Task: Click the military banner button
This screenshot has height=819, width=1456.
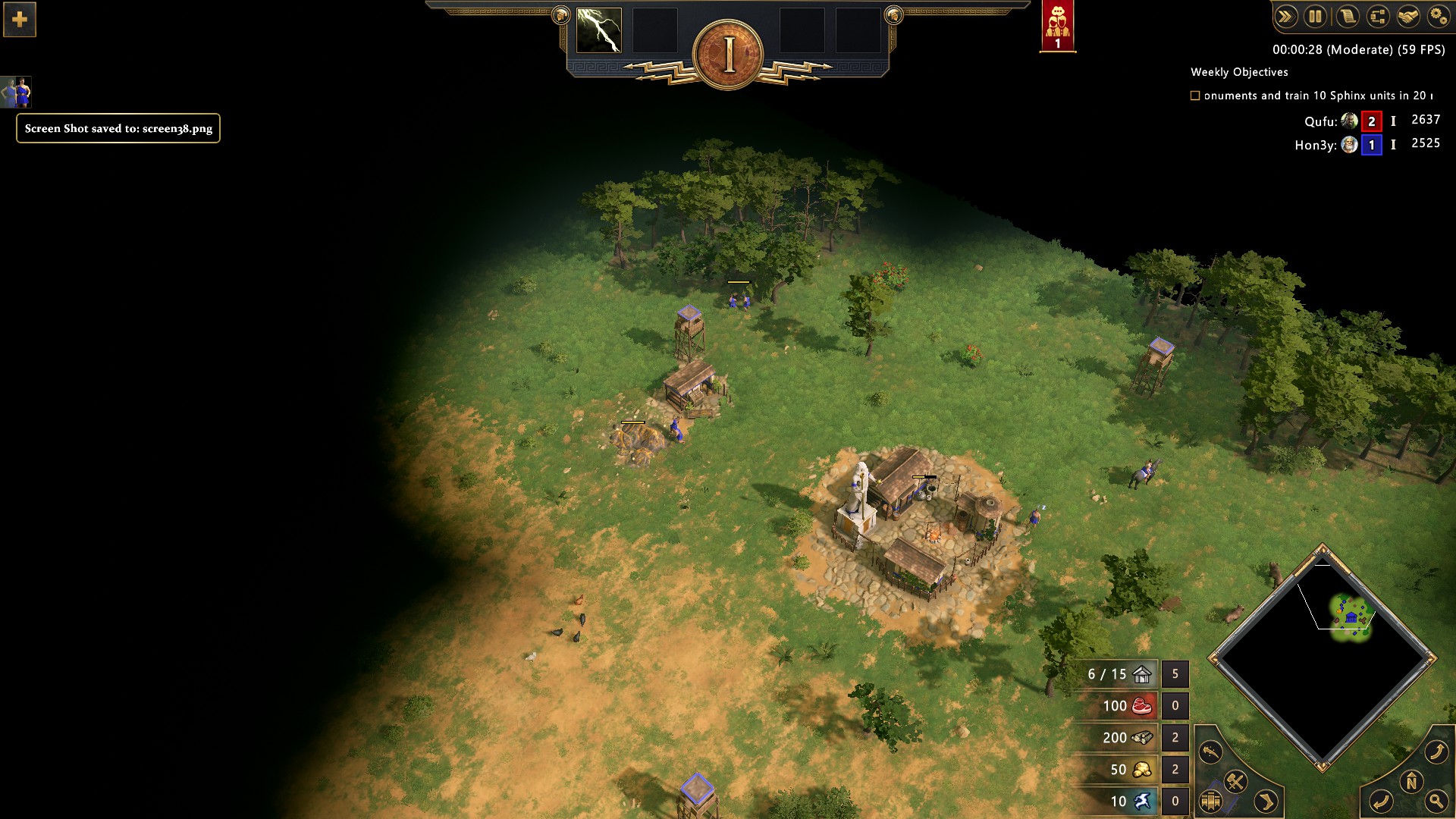Action: (x=1210, y=801)
